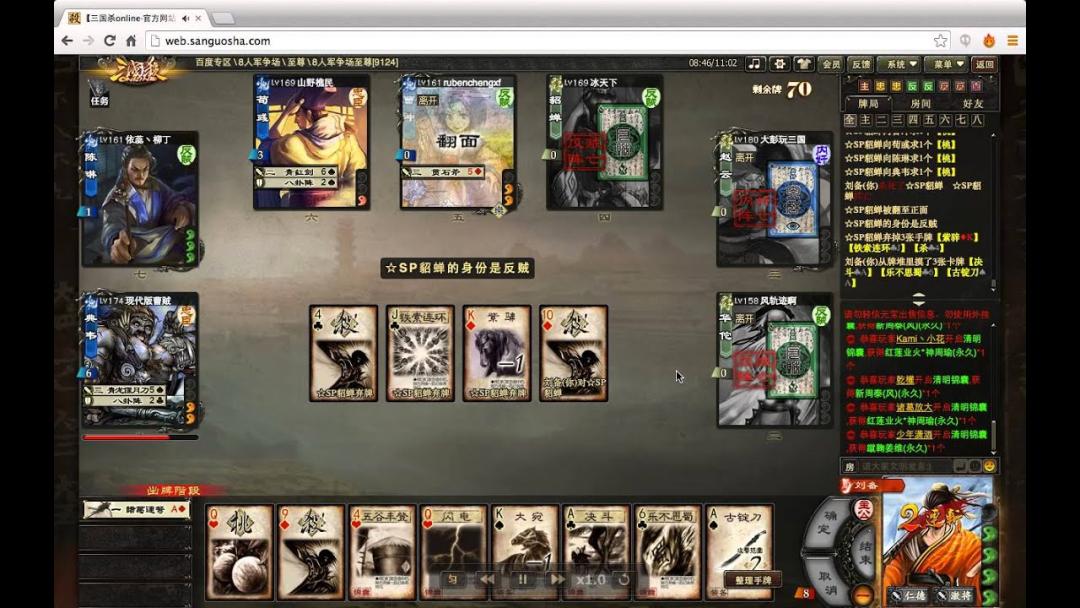Select the 乐不思蜀 card in hand
1080x608 pixels.
[x=668, y=552]
